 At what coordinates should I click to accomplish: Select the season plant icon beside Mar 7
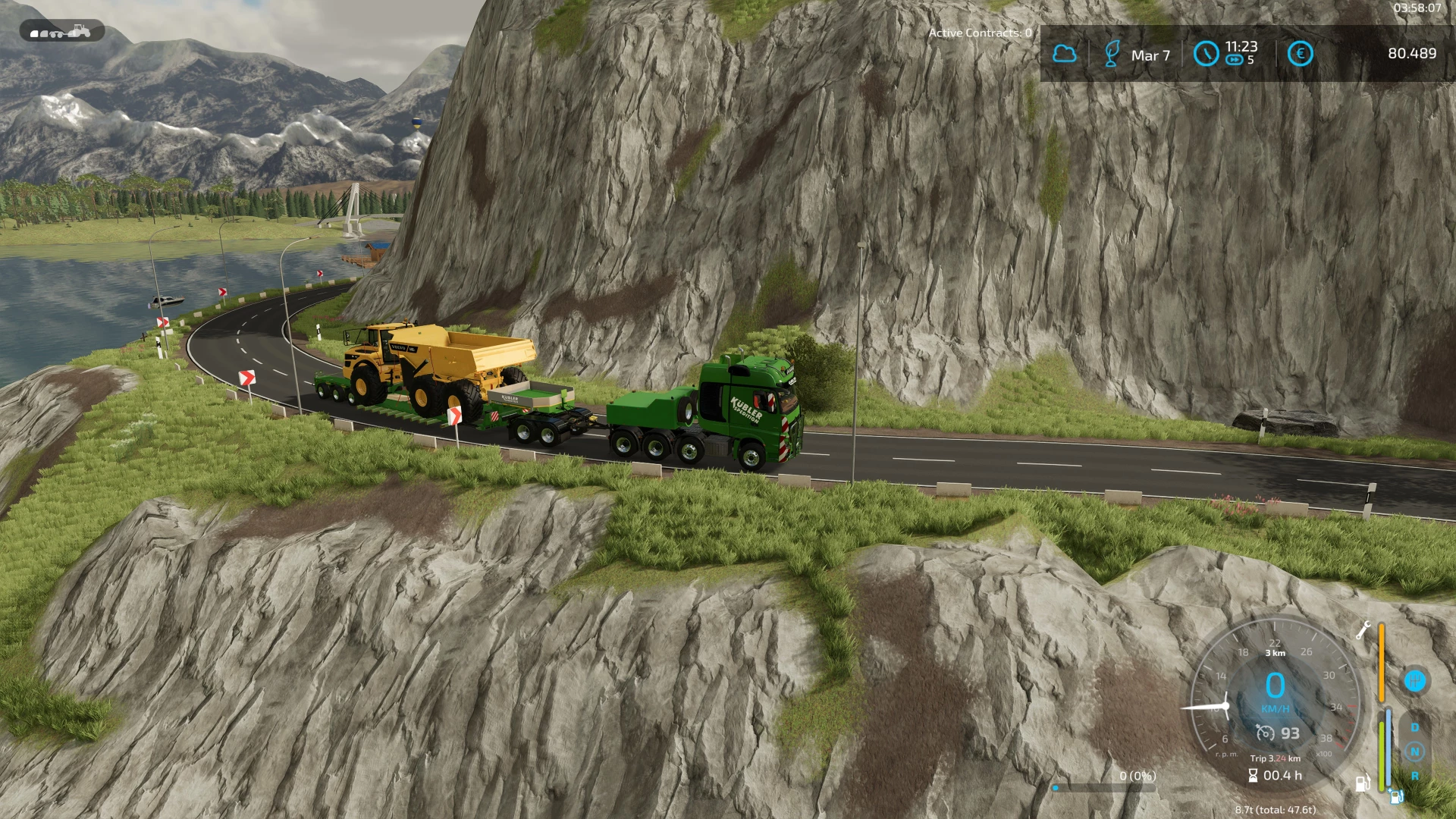[x=1112, y=54]
